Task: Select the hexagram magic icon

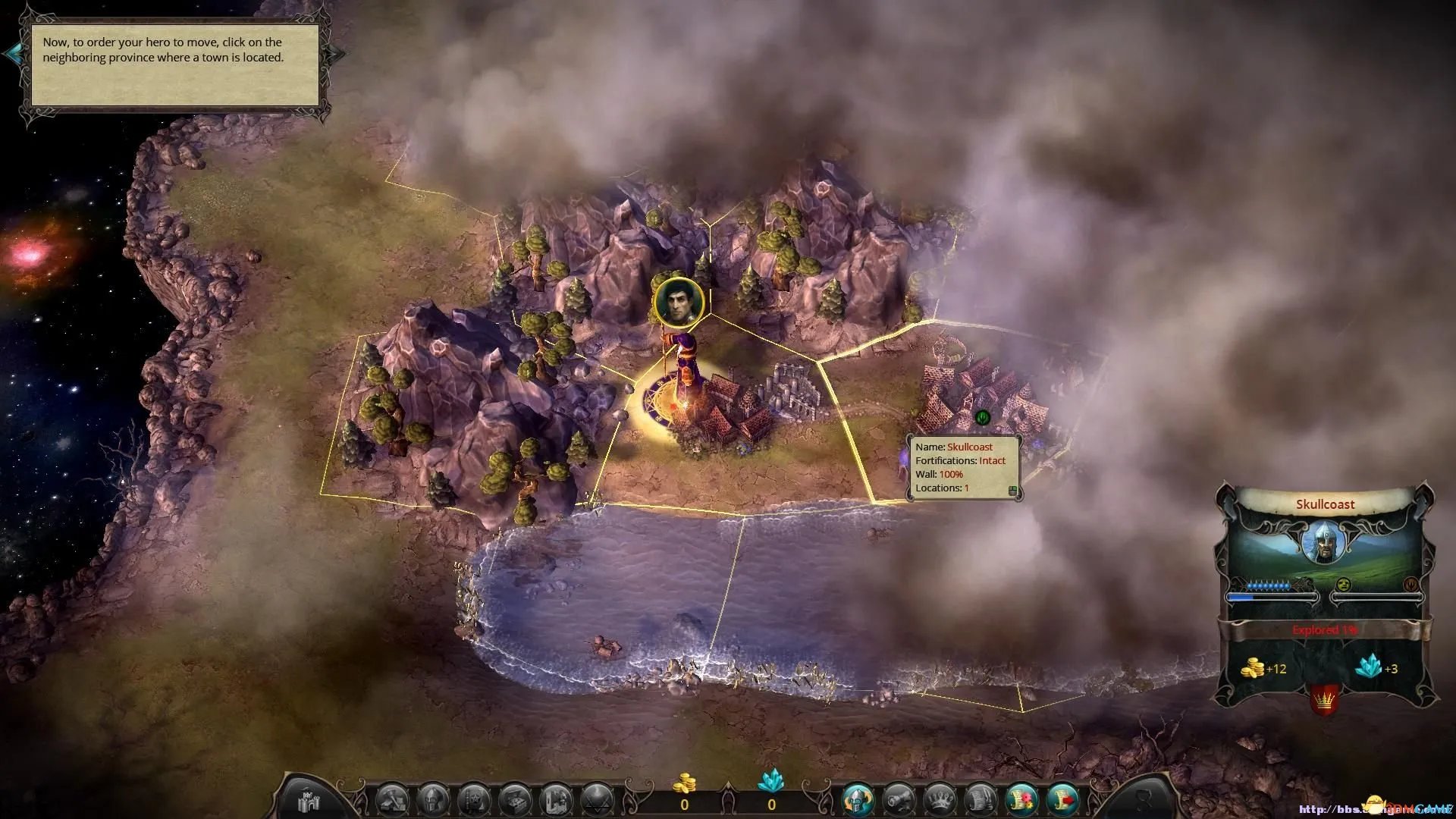Action: click(597, 799)
